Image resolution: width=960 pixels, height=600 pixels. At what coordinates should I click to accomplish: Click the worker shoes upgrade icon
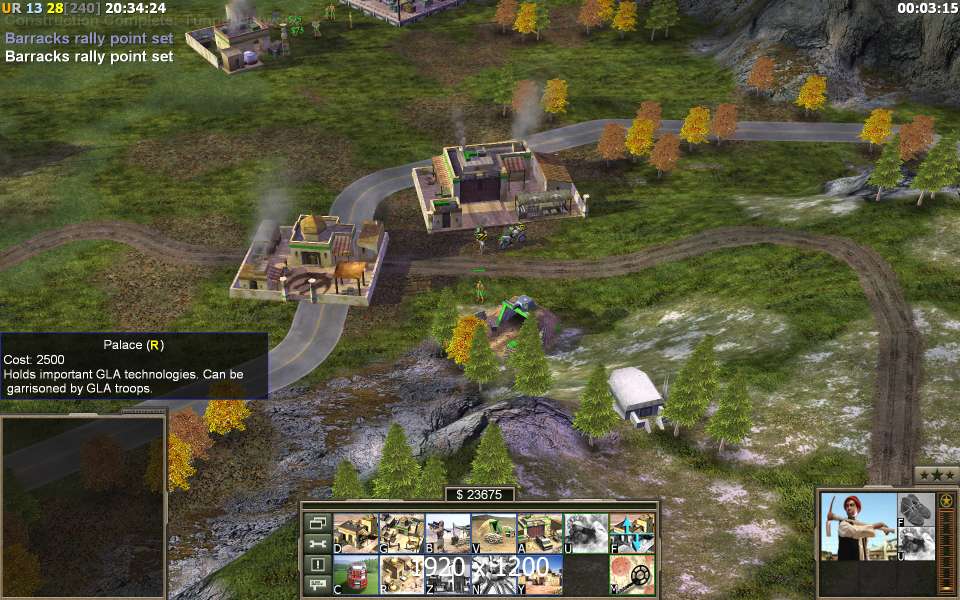coord(916,508)
